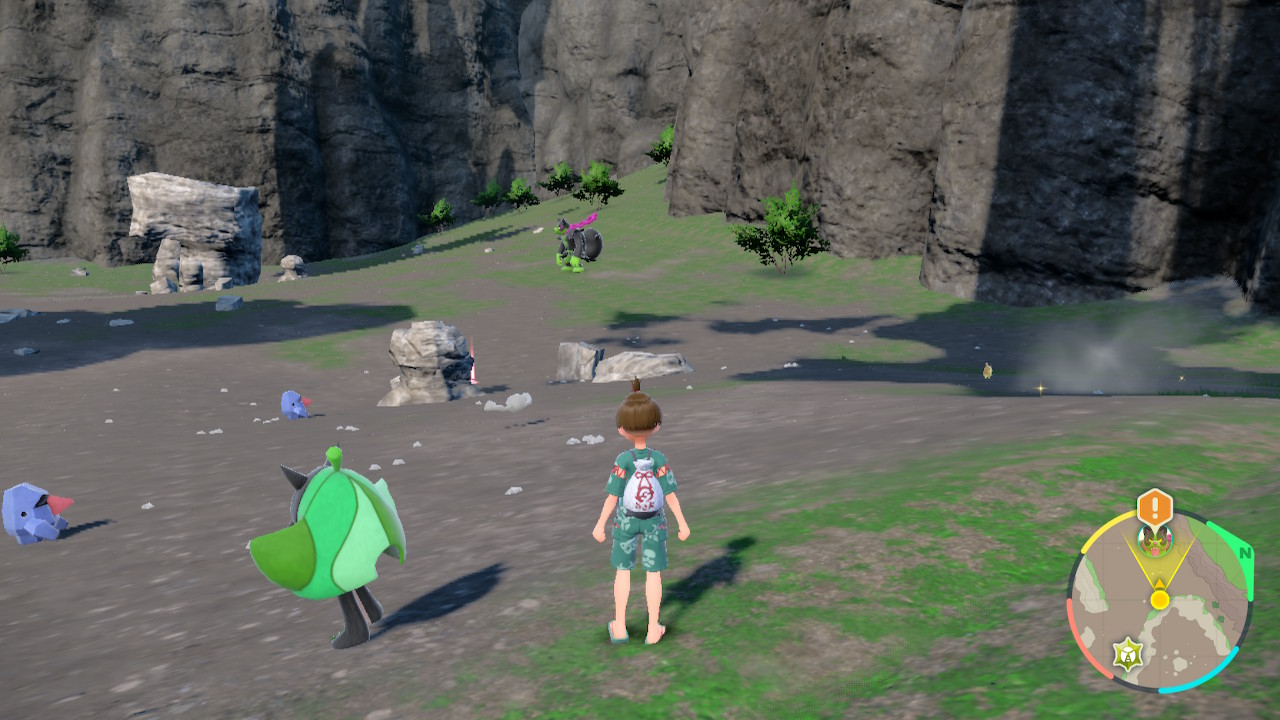Screen dimensions: 1280x720
Task: Select the green gym badge marker on the minimap
Action: coord(1128,655)
